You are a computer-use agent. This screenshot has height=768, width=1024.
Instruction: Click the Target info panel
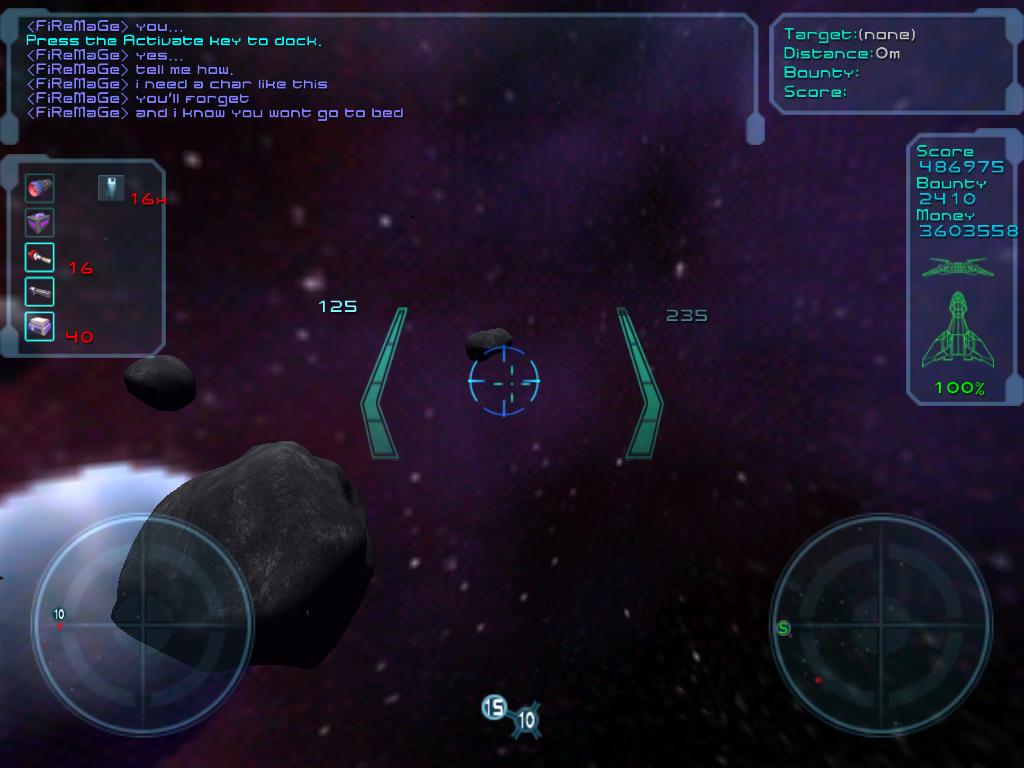[893, 63]
